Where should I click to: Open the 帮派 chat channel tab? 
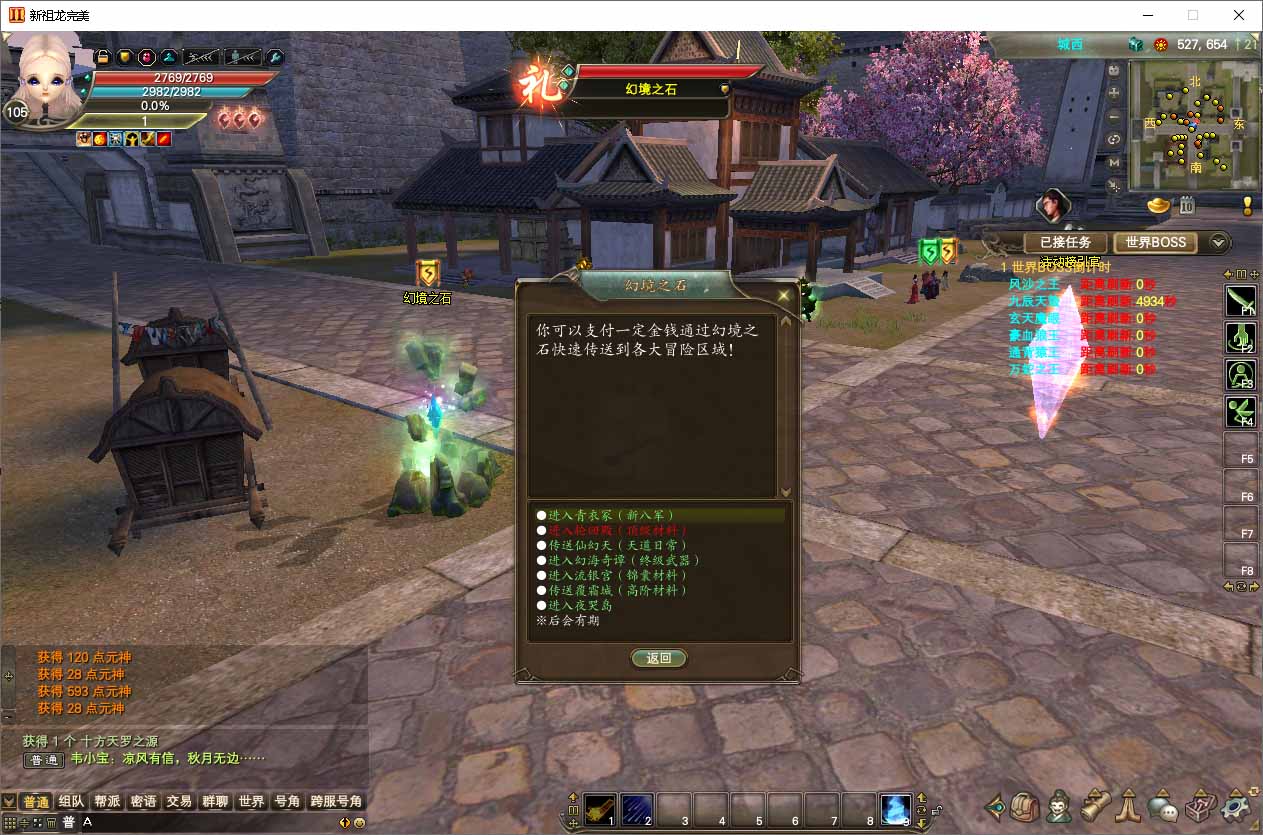coord(107,801)
